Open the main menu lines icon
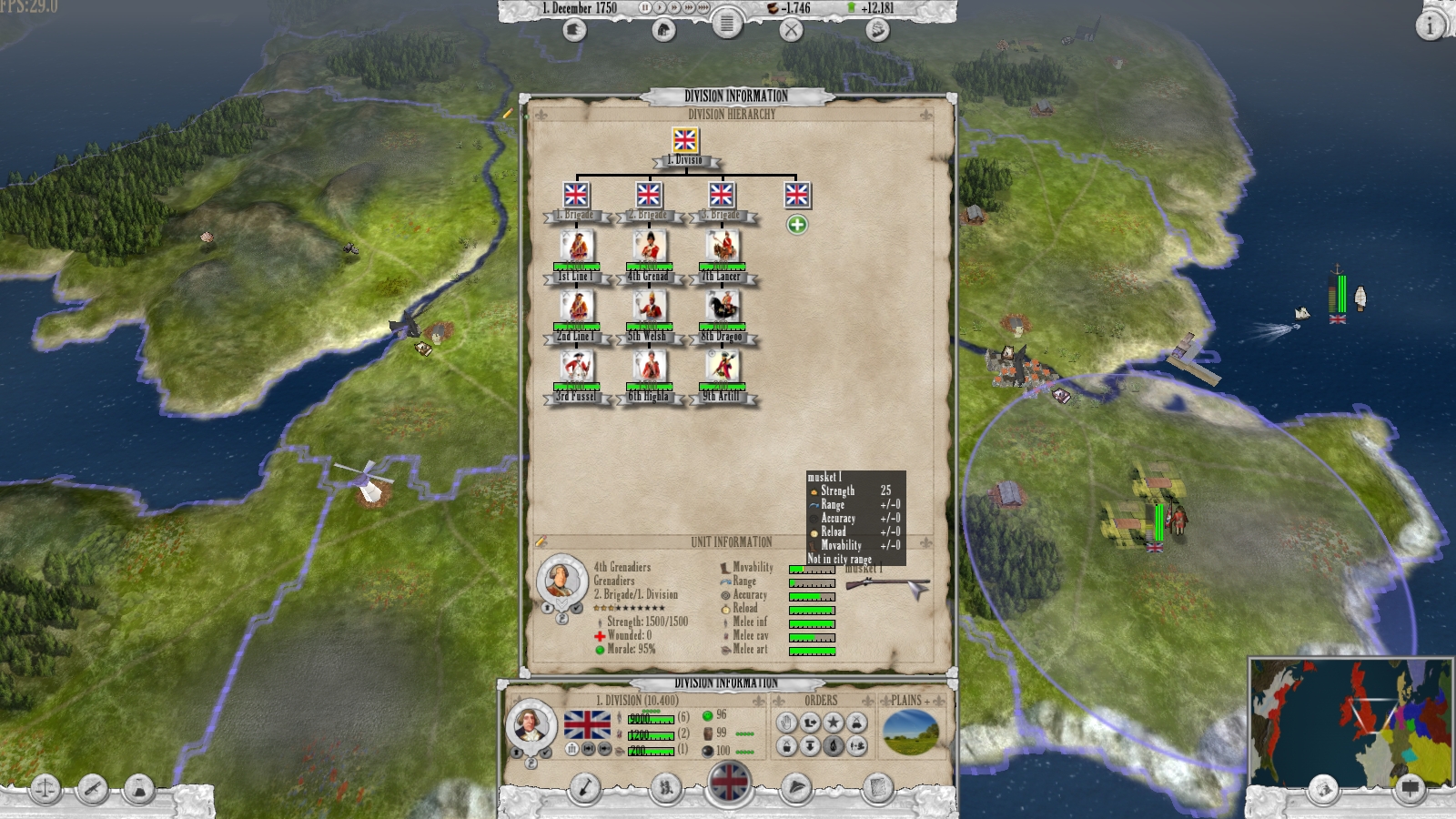Viewport: 1456px width, 819px height. [726, 25]
